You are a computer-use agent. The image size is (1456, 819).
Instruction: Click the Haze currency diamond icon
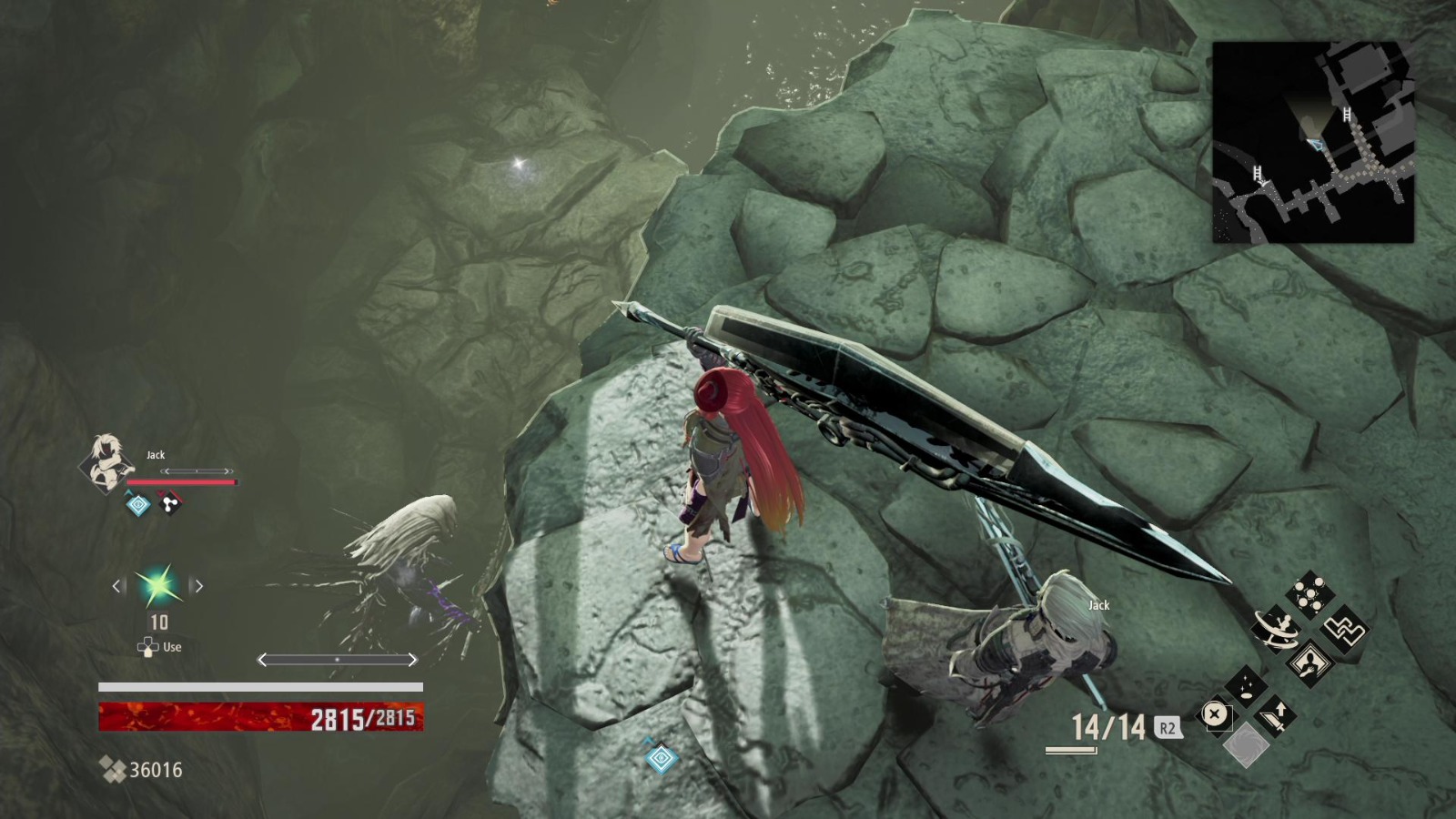point(112,768)
